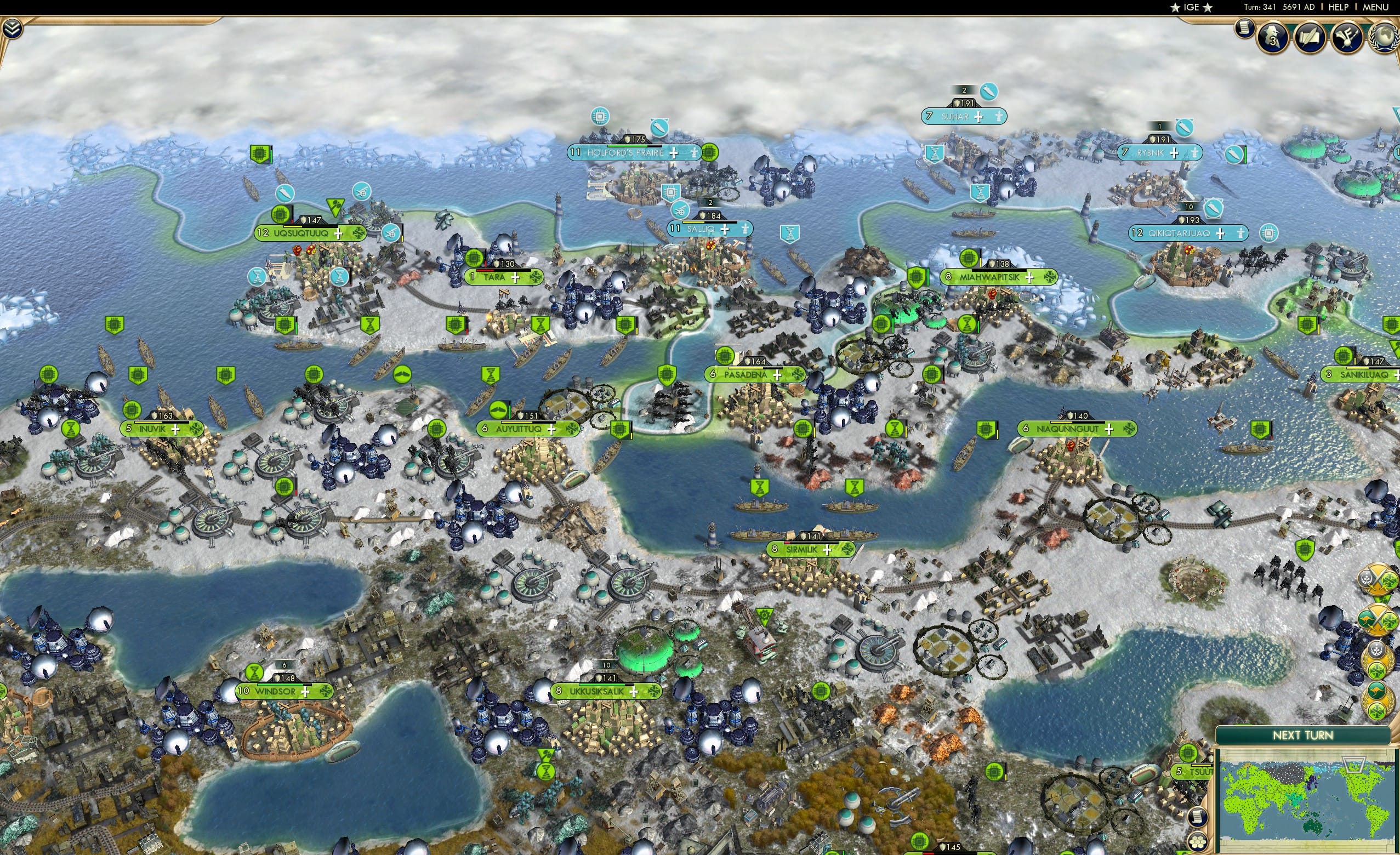Open HELP from the top bar
This screenshot has width=1400, height=855.
pyautogui.click(x=1339, y=7)
